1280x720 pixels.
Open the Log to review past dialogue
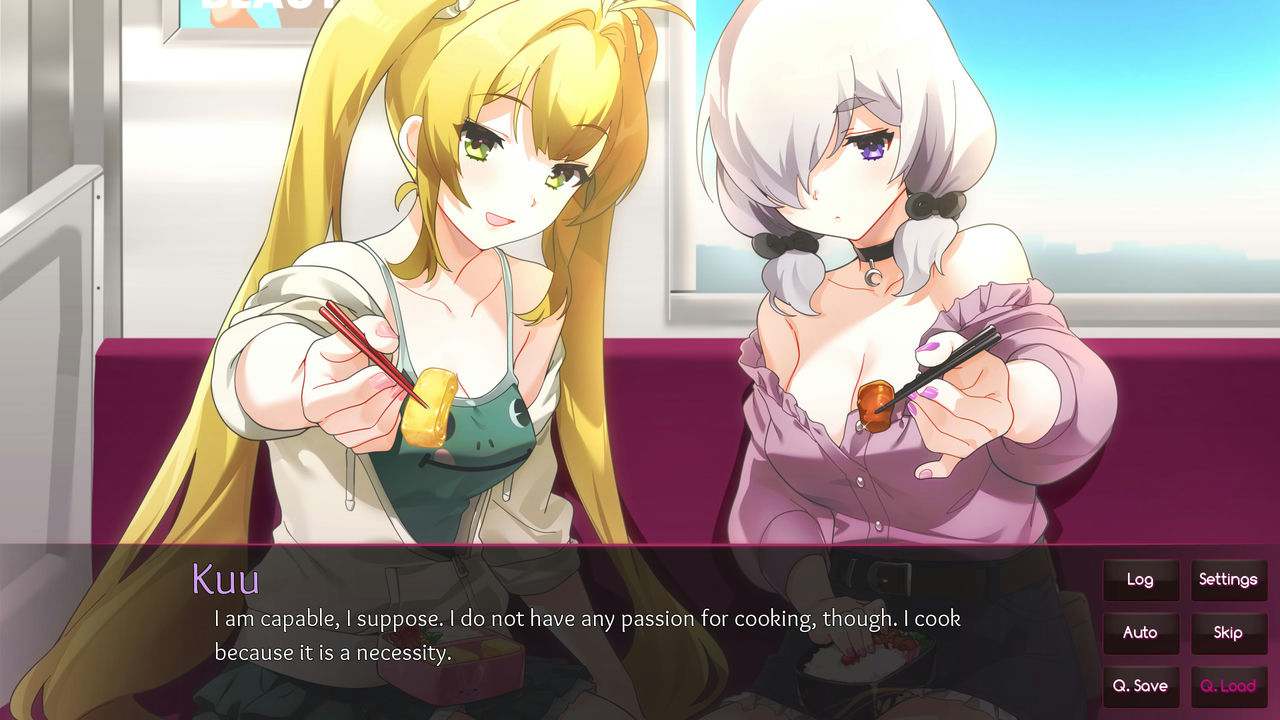click(1141, 580)
